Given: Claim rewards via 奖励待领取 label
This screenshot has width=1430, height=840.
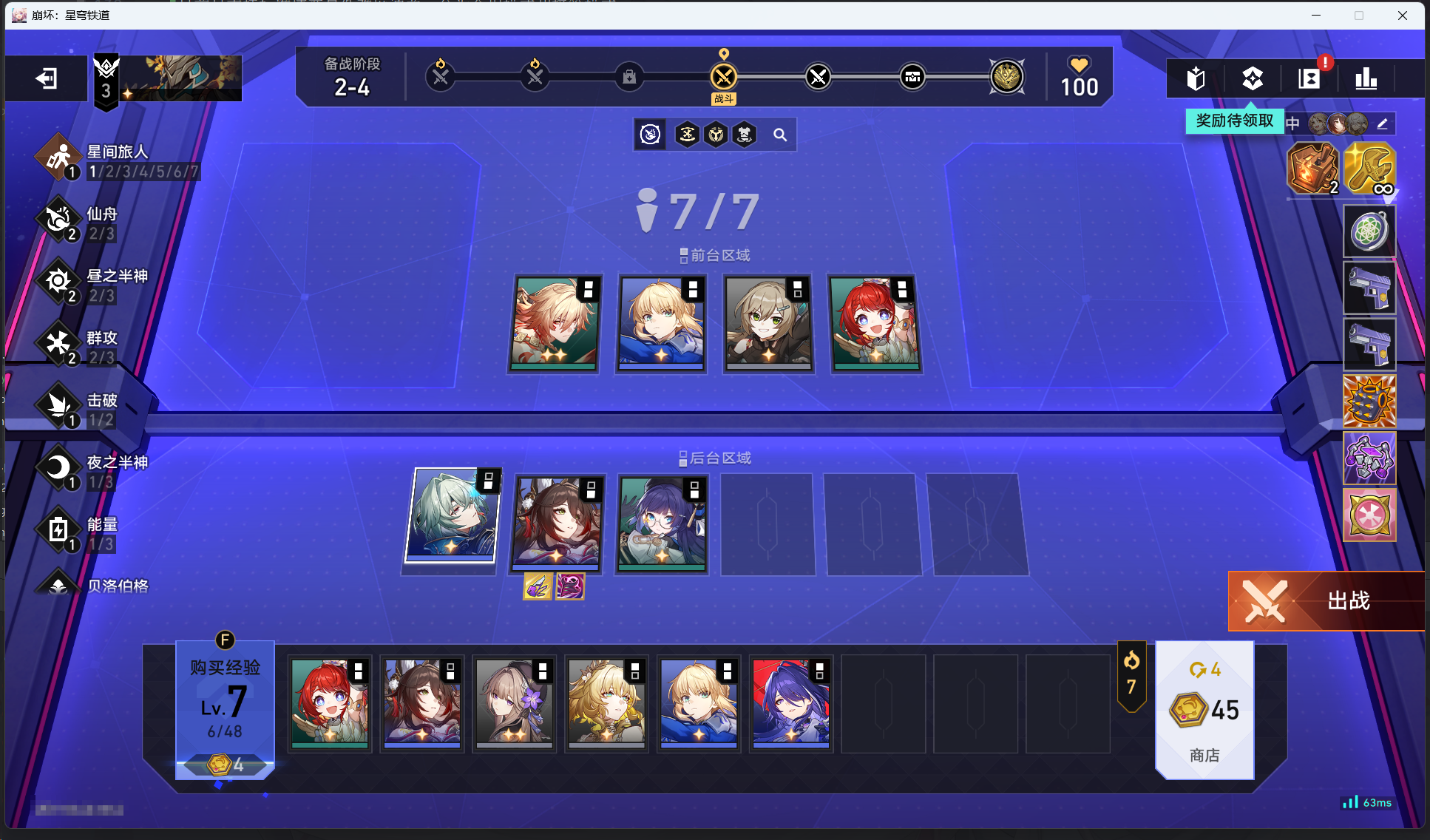Looking at the screenshot, I should click(x=1234, y=121).
